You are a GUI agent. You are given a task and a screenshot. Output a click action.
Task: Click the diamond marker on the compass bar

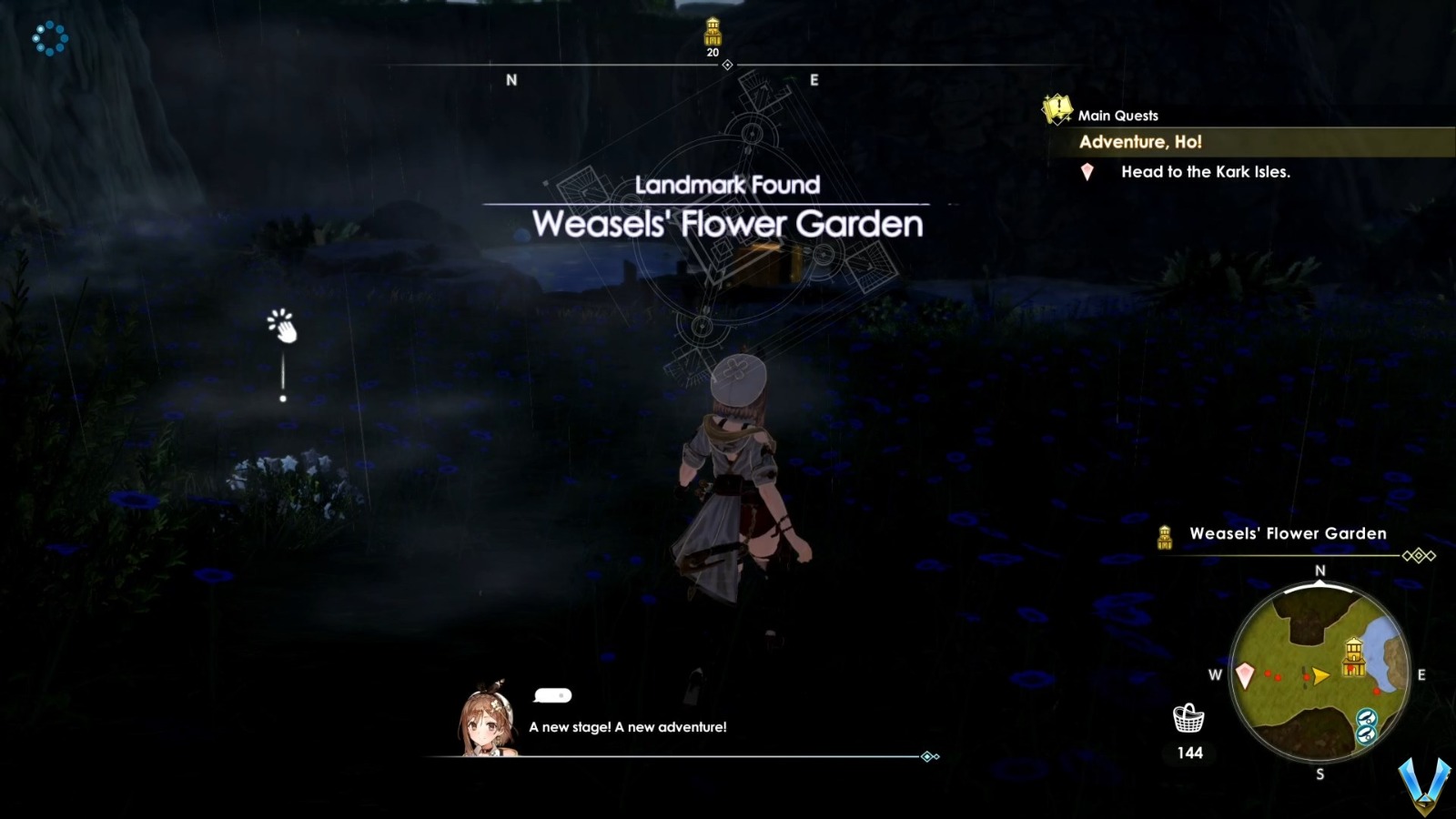click(x=726, y=65)
